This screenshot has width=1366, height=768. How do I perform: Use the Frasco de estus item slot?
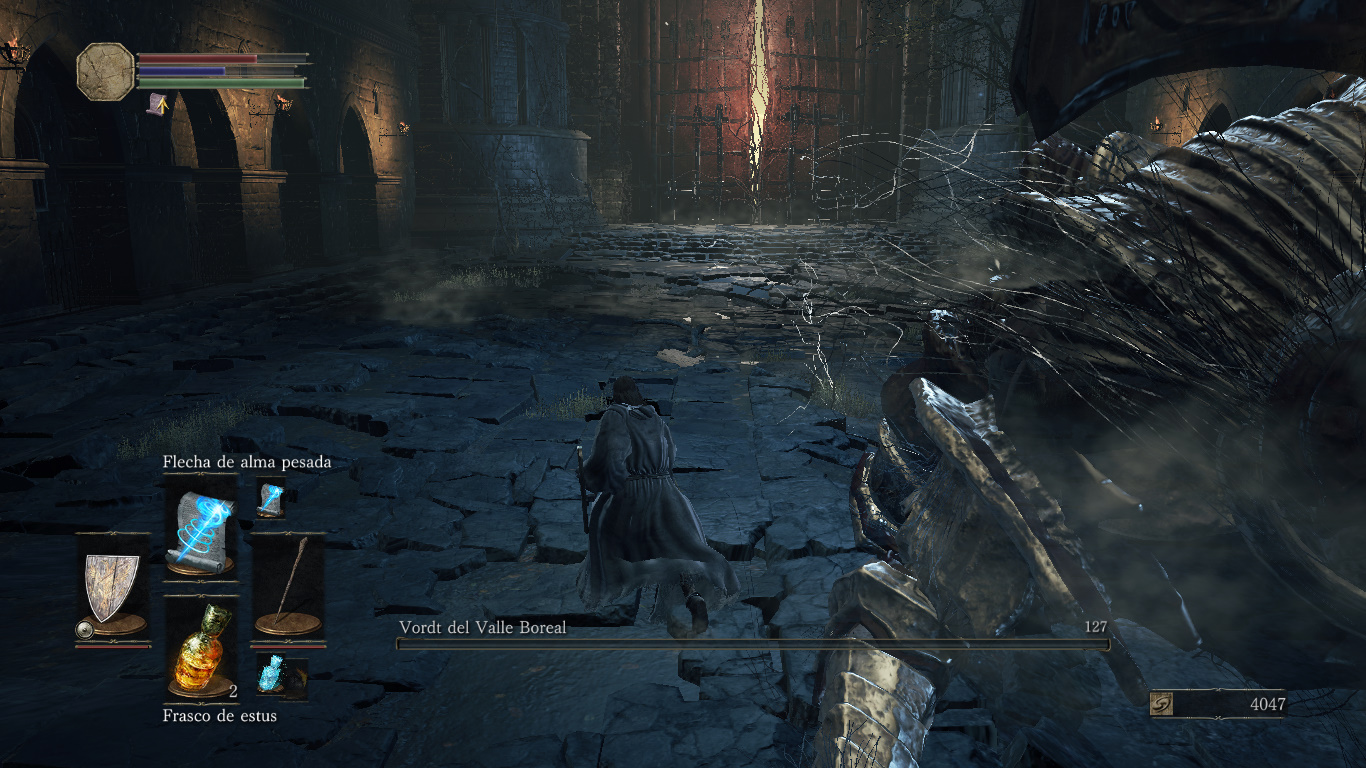click(x=201, y=650)
